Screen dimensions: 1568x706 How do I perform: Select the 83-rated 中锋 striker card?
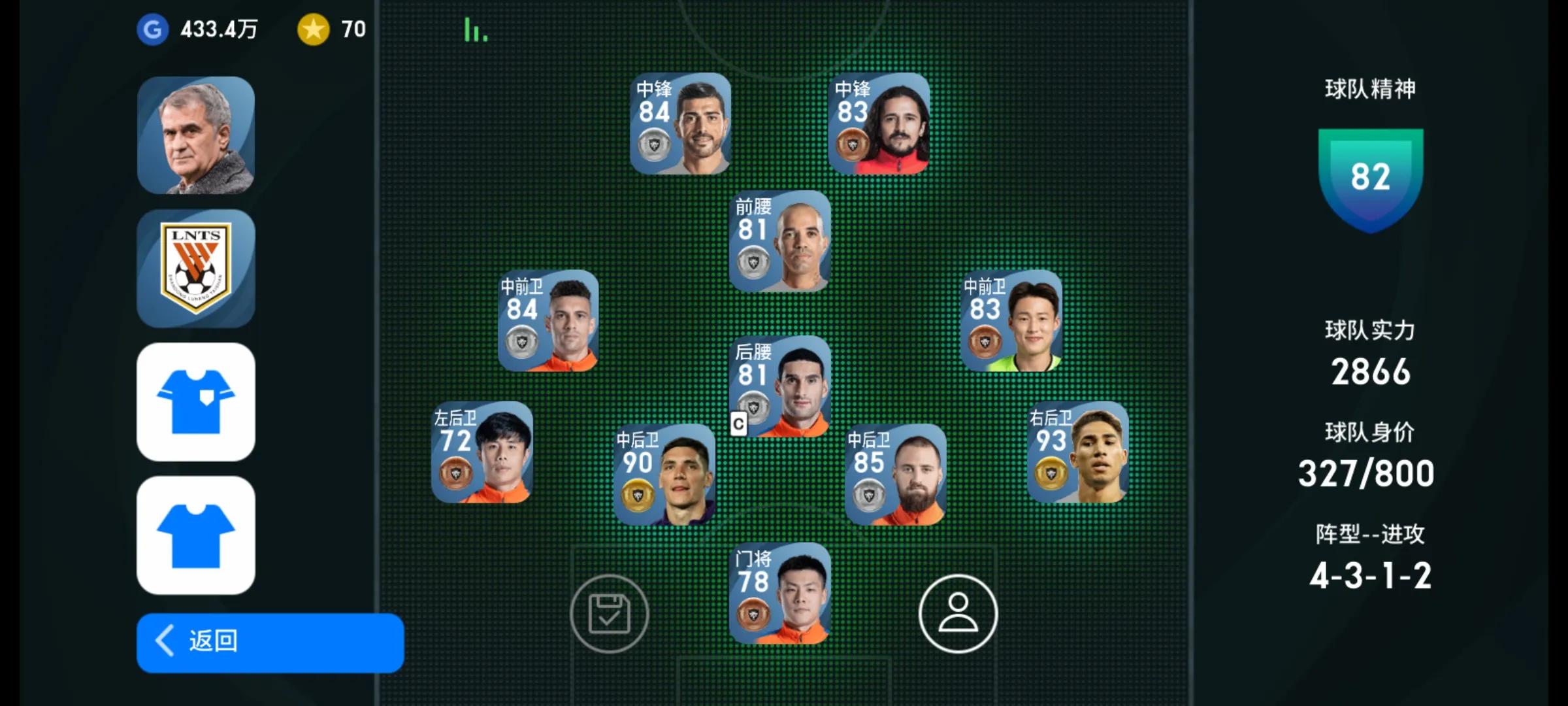coord(879,124)
